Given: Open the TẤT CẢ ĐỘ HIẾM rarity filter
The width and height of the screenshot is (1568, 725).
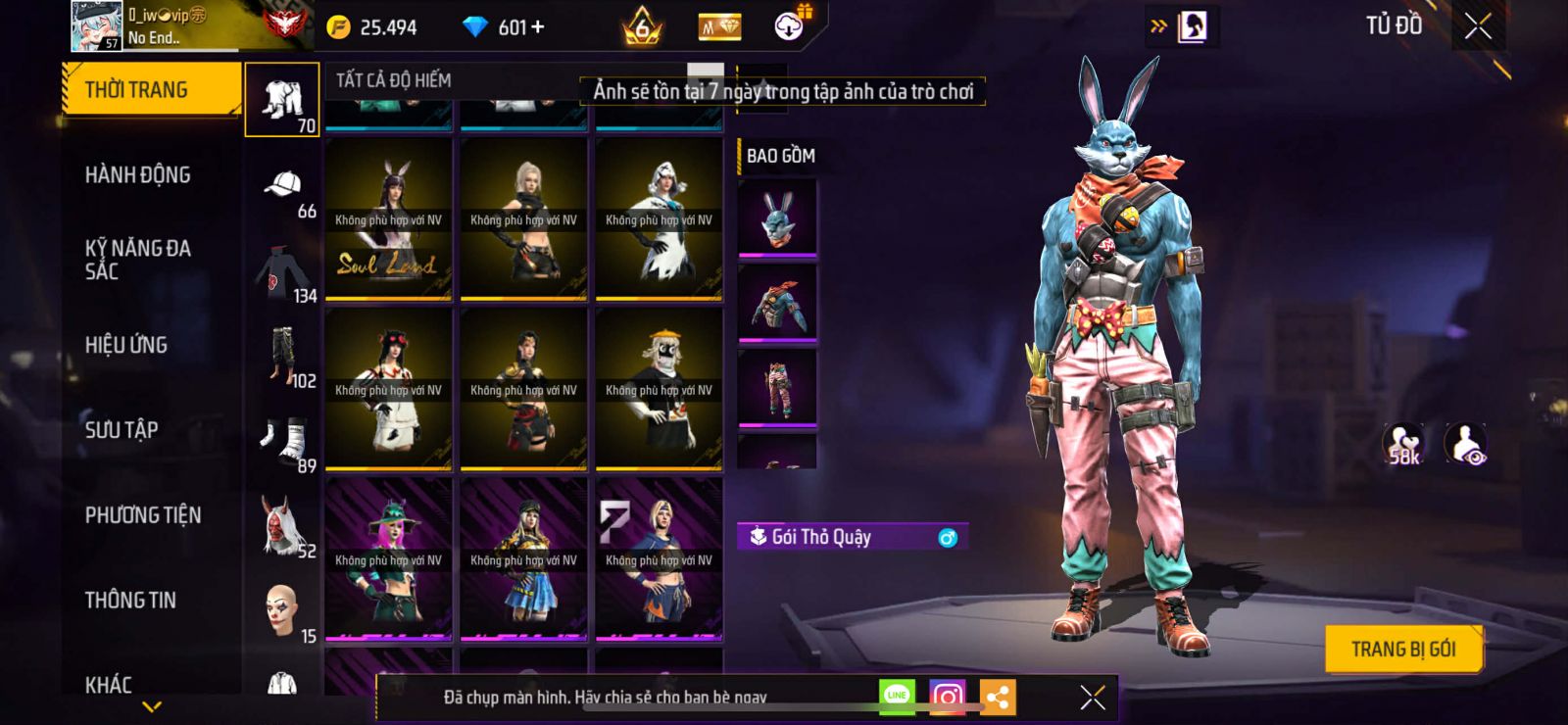Looking at the screenshot, I should 394,80.
